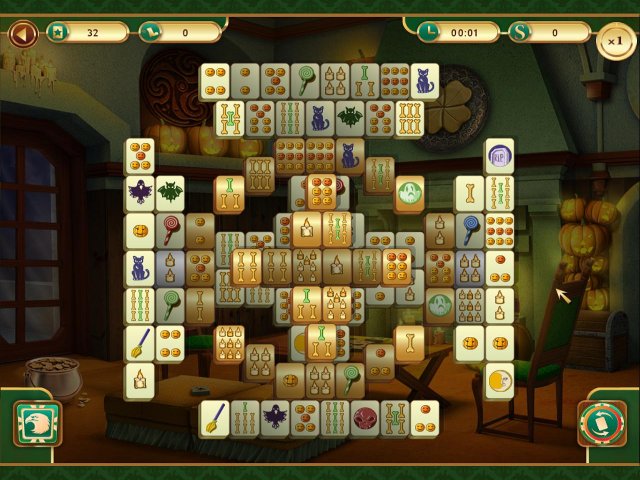Pick the crescent moon tile
The height and width of the screenshot is (480, 640).
point(499,381)
